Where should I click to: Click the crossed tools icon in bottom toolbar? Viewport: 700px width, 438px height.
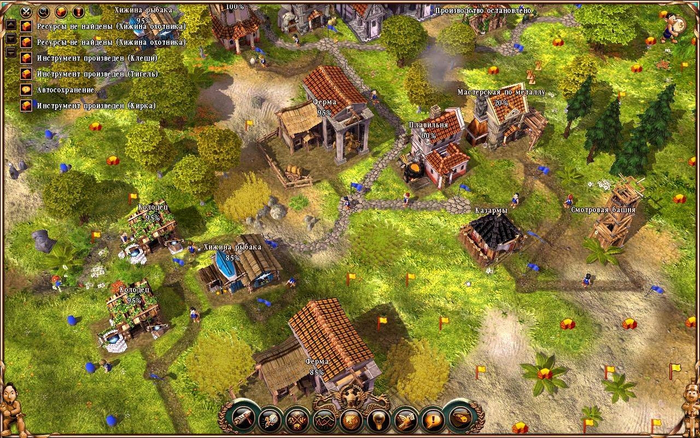297,419
